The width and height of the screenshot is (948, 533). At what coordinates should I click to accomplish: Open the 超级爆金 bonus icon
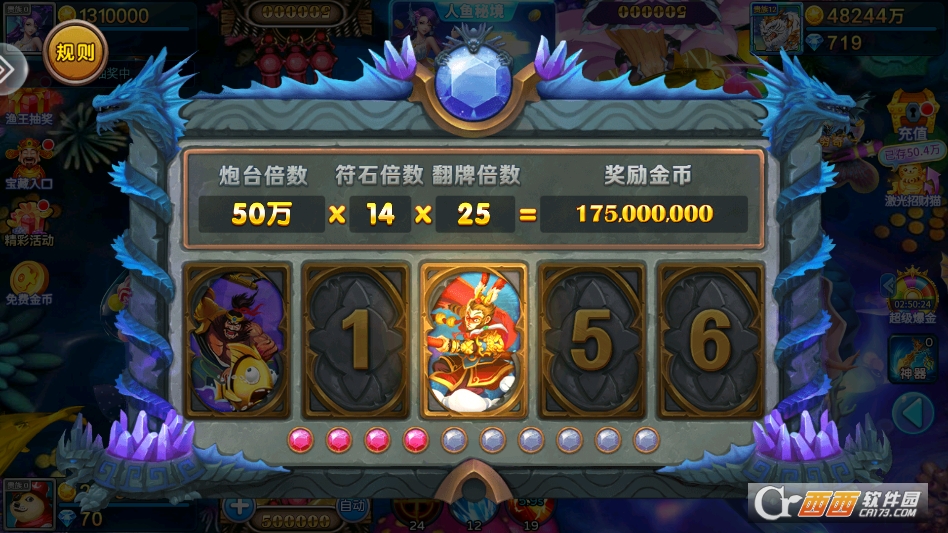(913, 297)
